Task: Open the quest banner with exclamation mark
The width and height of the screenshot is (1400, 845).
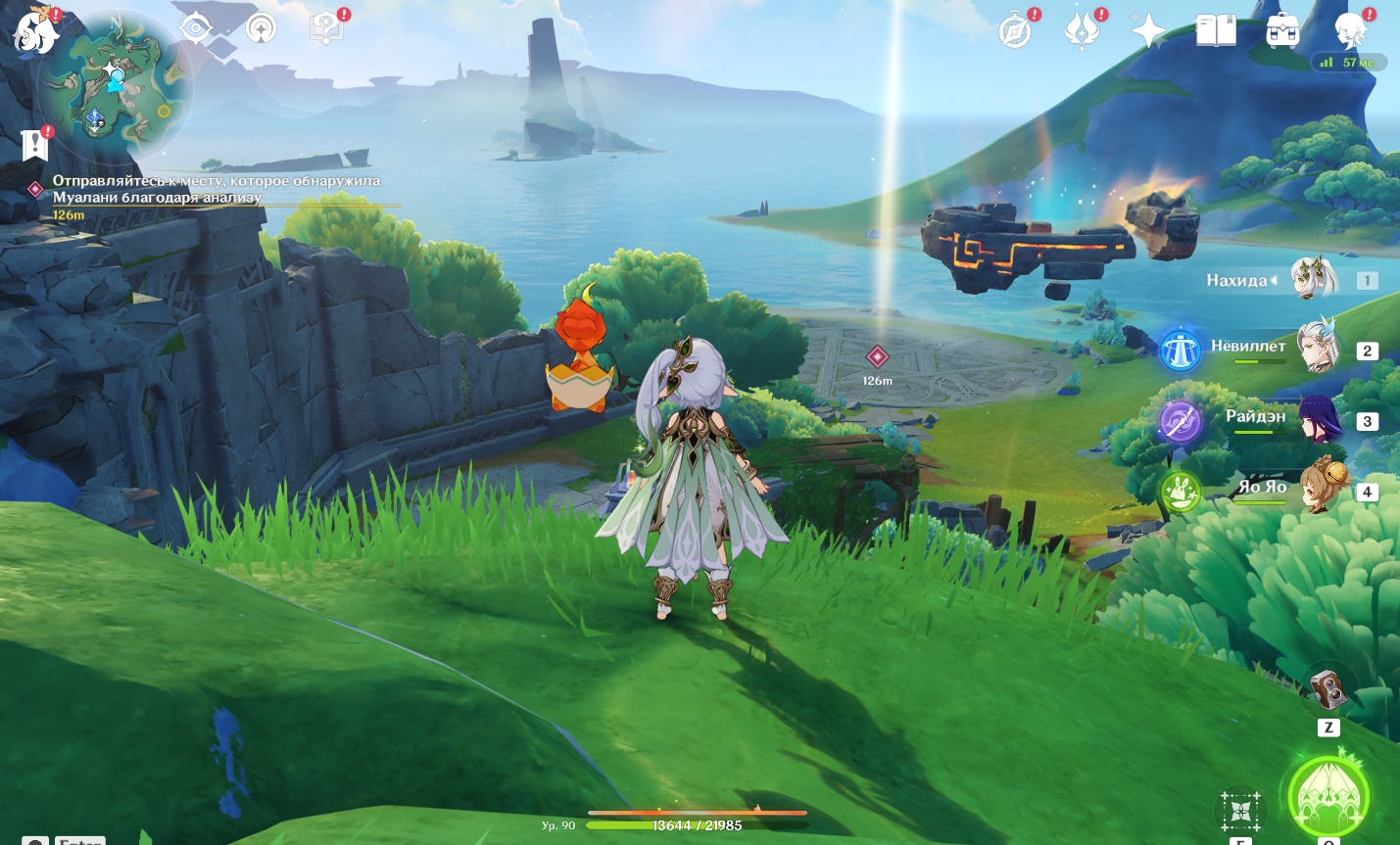Action: (x=34, y=144)
